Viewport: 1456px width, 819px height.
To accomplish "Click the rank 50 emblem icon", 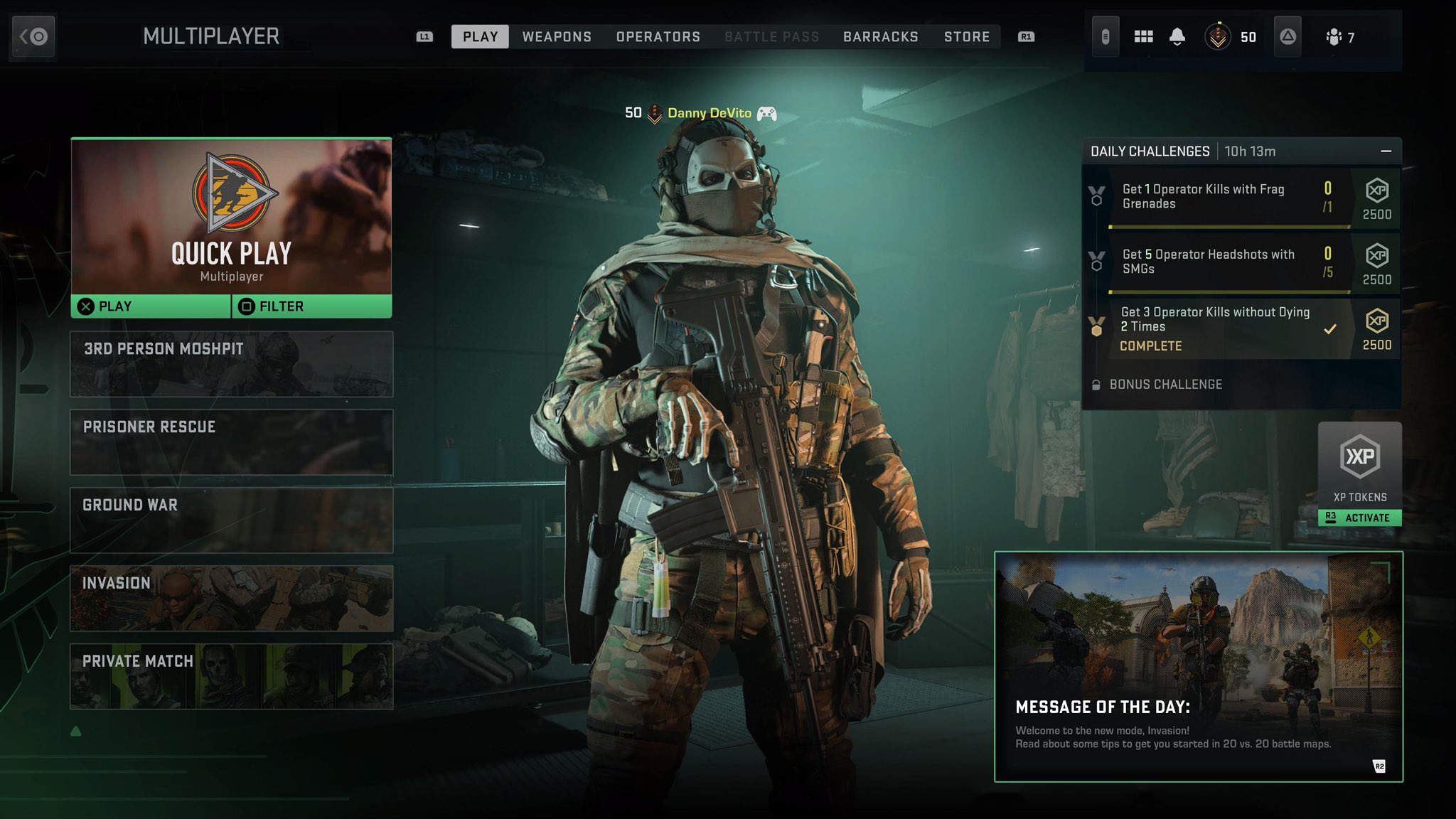I will [x=1217, y=36].
